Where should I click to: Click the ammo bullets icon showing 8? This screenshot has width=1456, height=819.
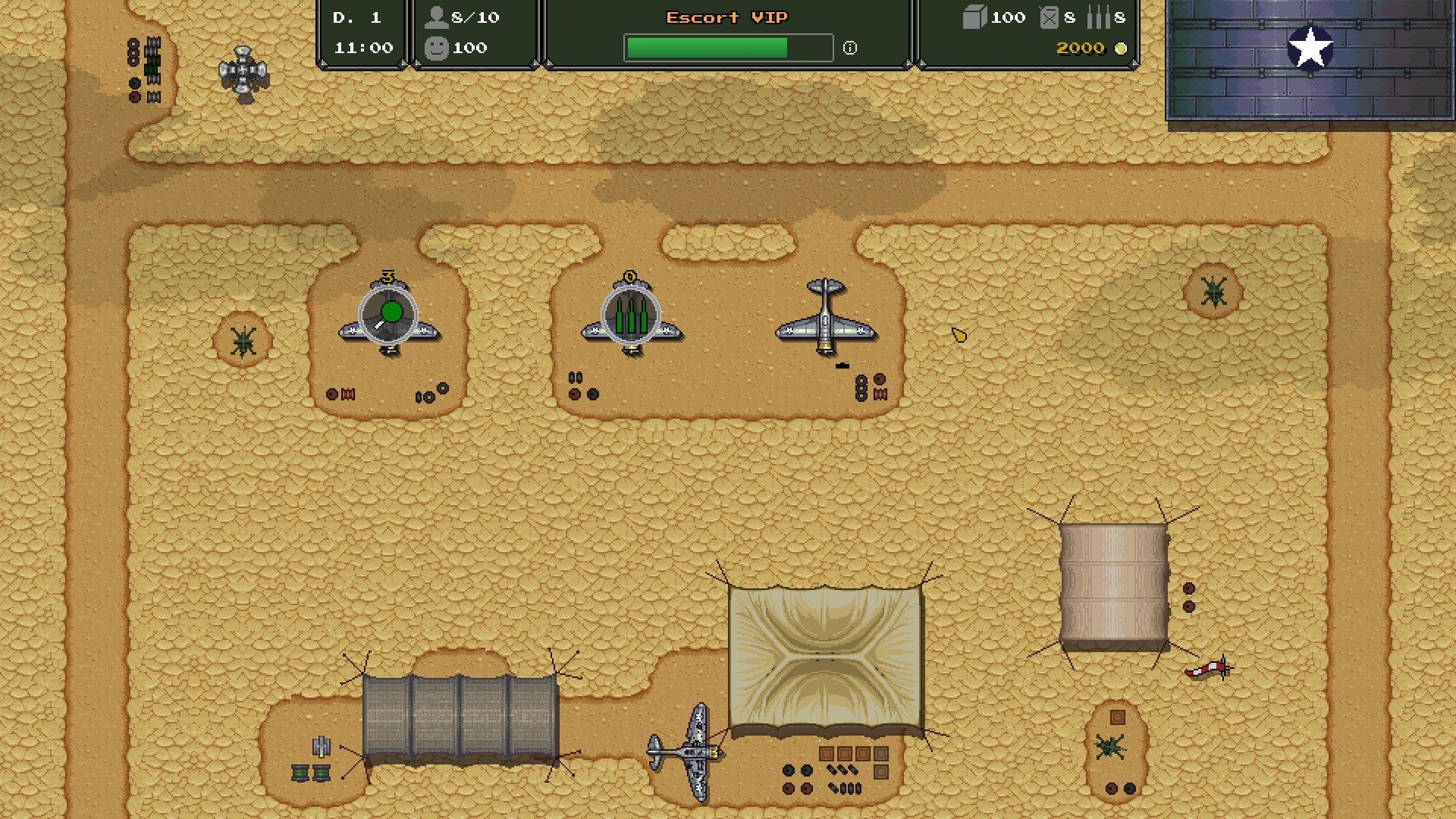tap(1098, 17)
